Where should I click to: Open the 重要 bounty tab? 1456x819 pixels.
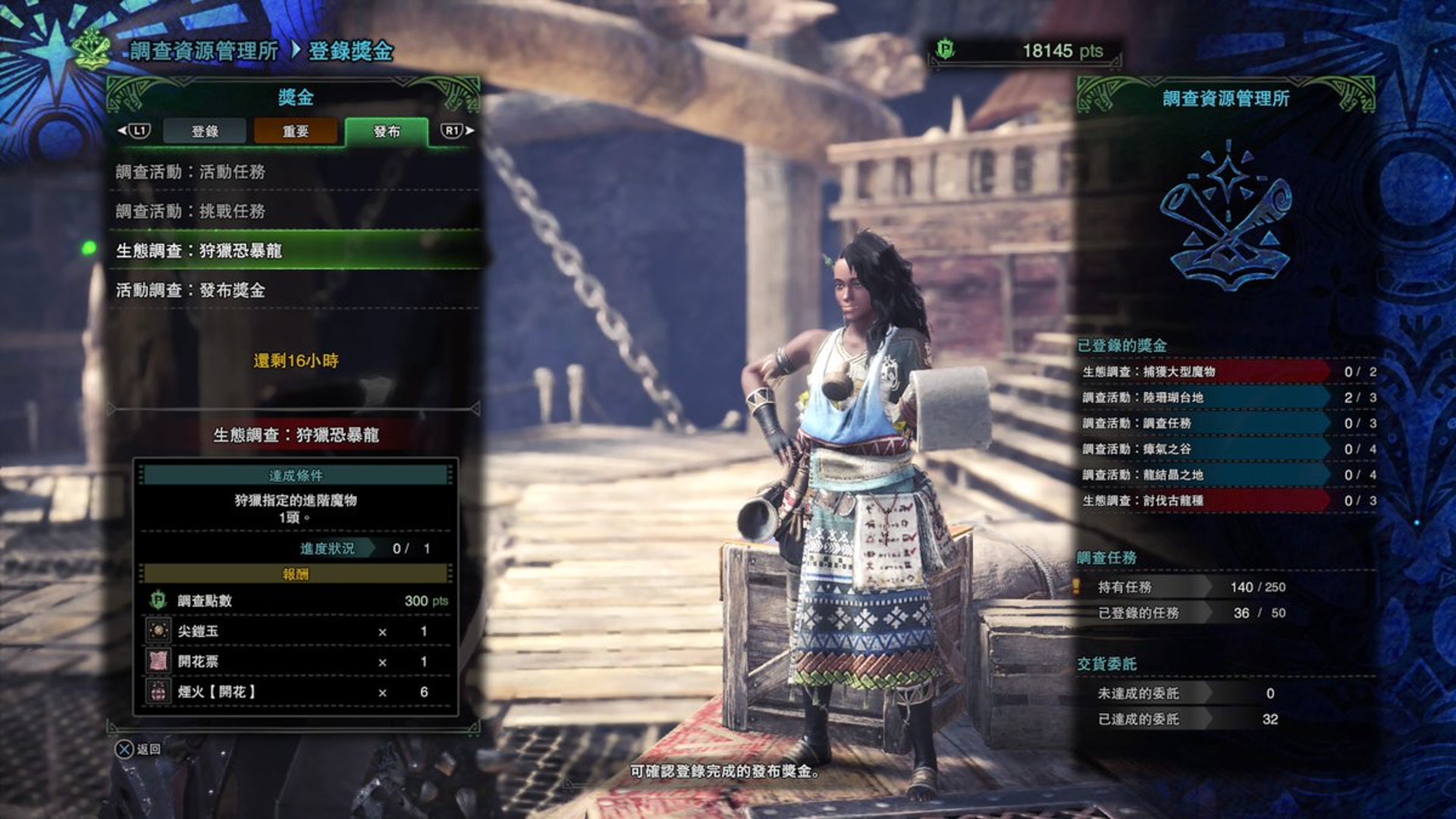[x=295, y=131]
